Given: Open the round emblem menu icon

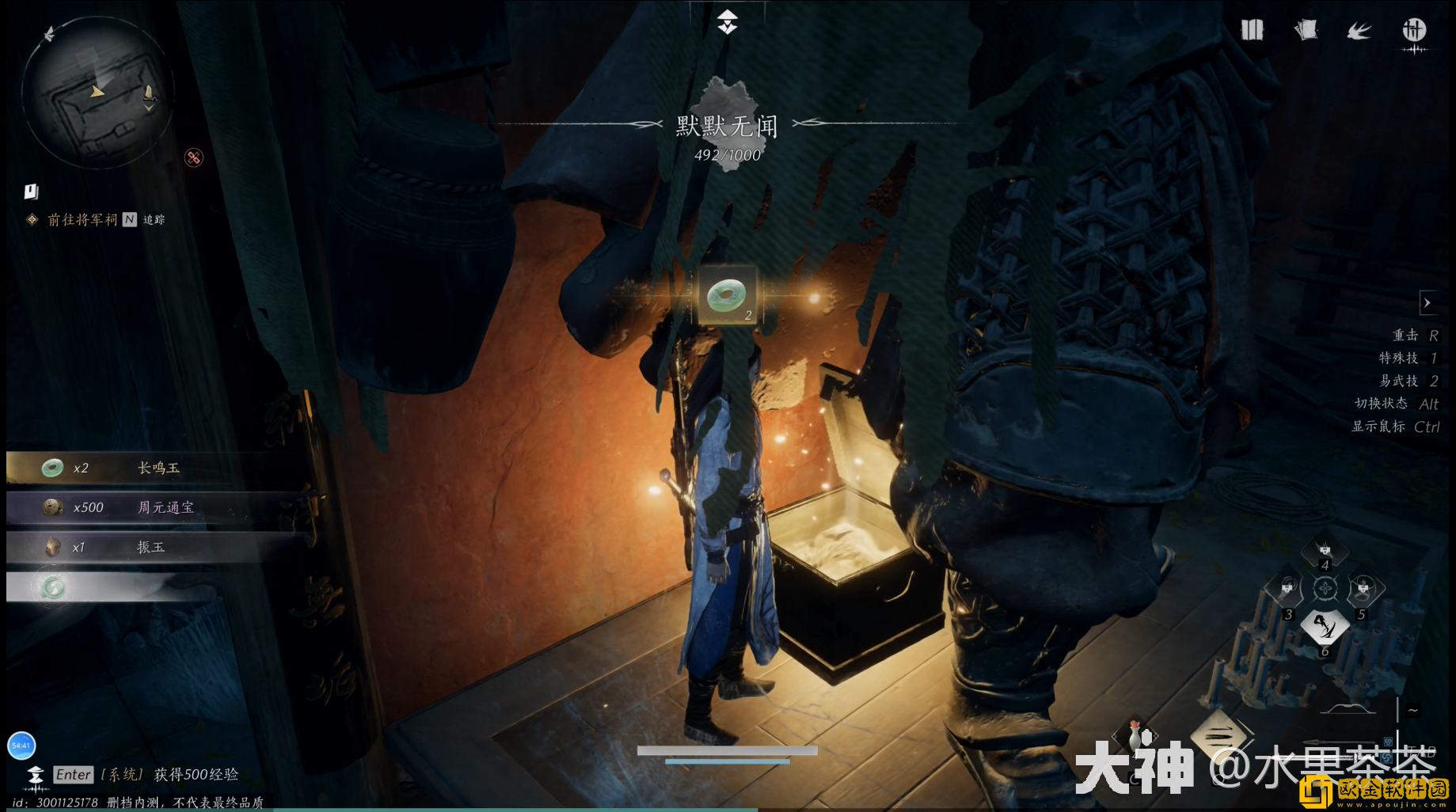Looking at the screenshot, I should coord(1414,31).
